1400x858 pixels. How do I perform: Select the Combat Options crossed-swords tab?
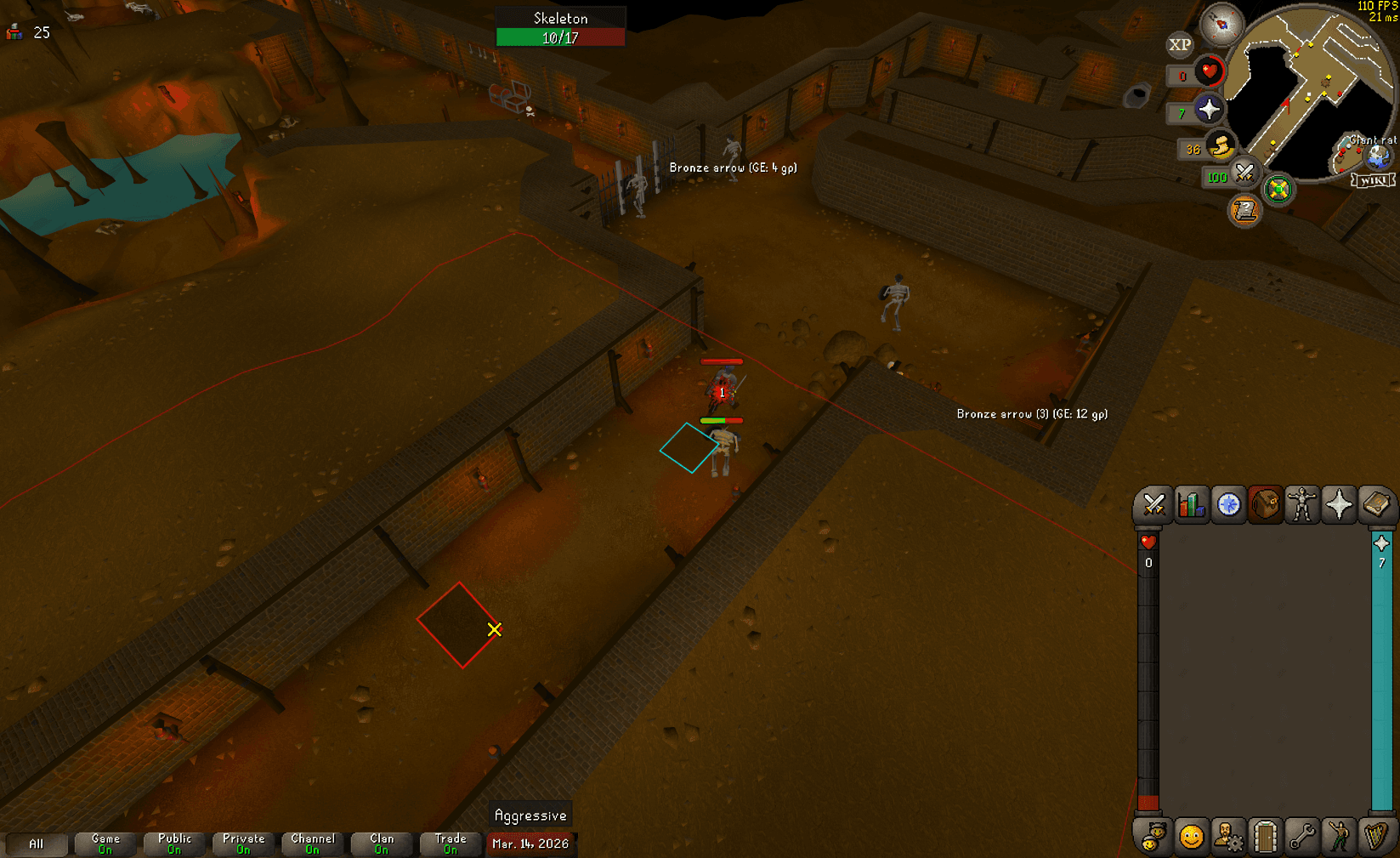pos(1153,504)
